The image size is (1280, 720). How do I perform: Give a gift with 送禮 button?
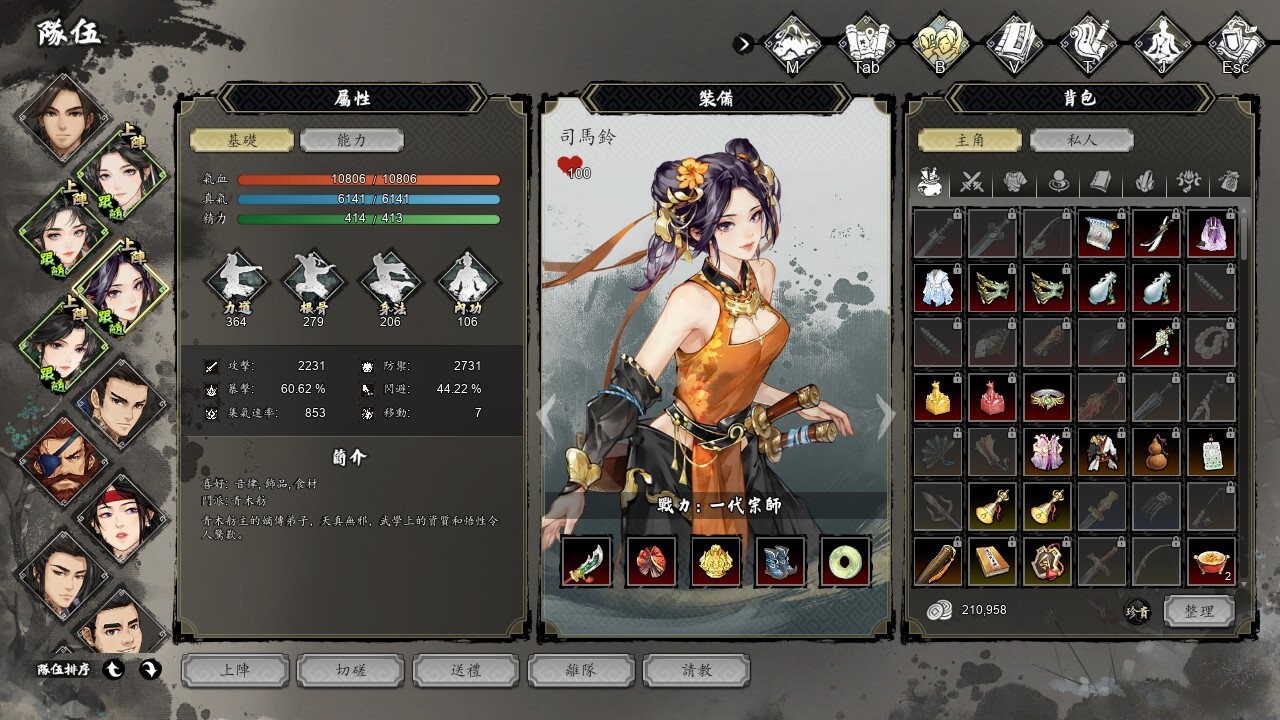tap(466, 670)
